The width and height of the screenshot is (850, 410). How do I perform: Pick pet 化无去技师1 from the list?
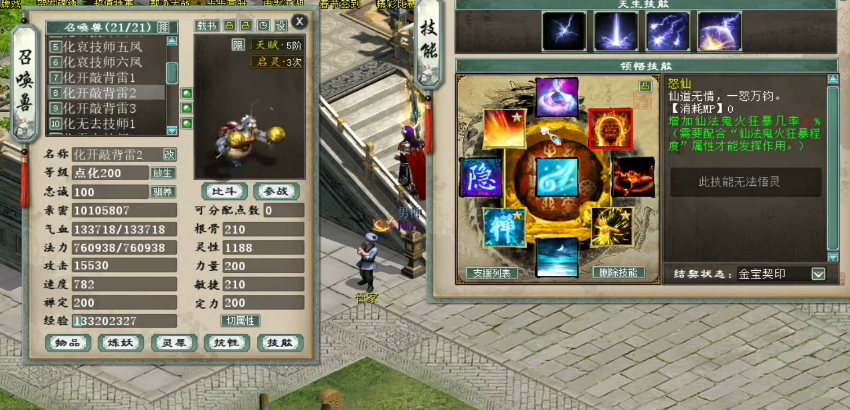tap(99, 123)
